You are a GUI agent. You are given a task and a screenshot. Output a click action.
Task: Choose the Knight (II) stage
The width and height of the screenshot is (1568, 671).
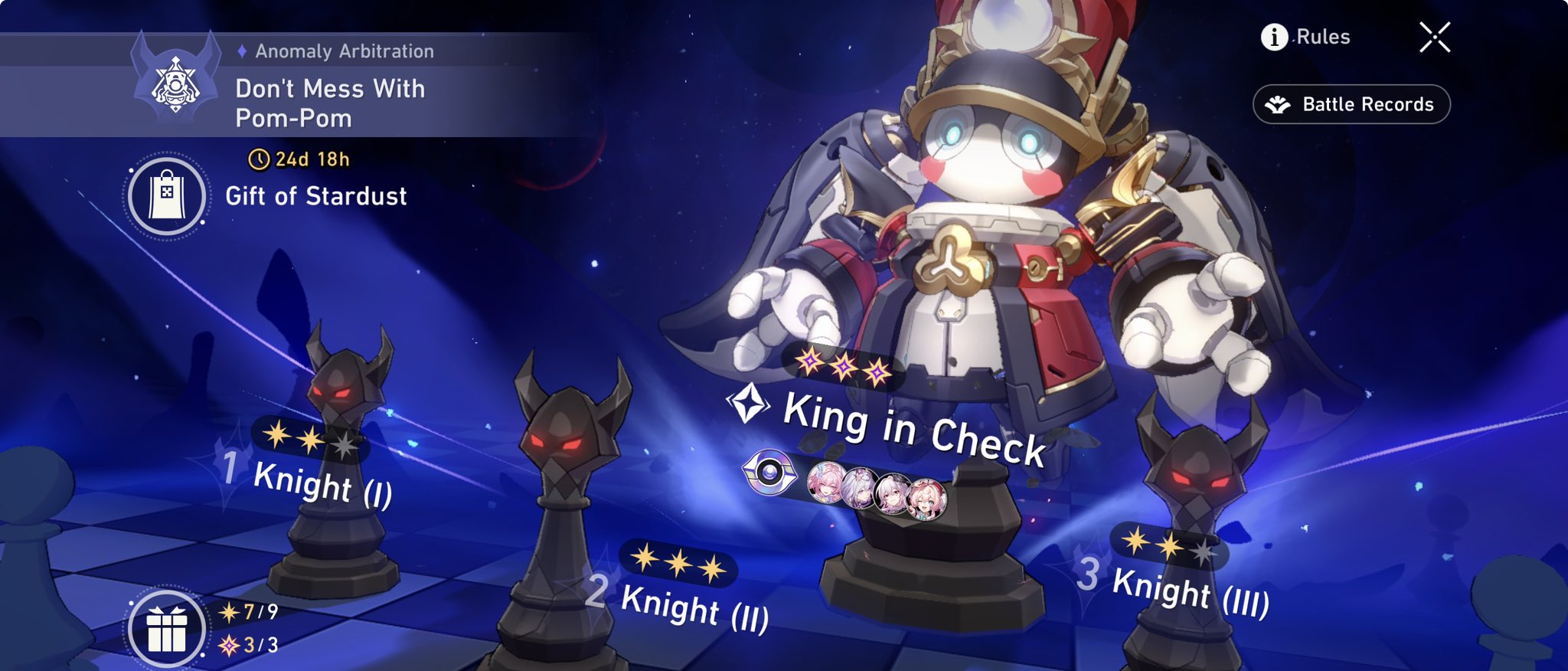pyautogui.click(x=694, y=607)
